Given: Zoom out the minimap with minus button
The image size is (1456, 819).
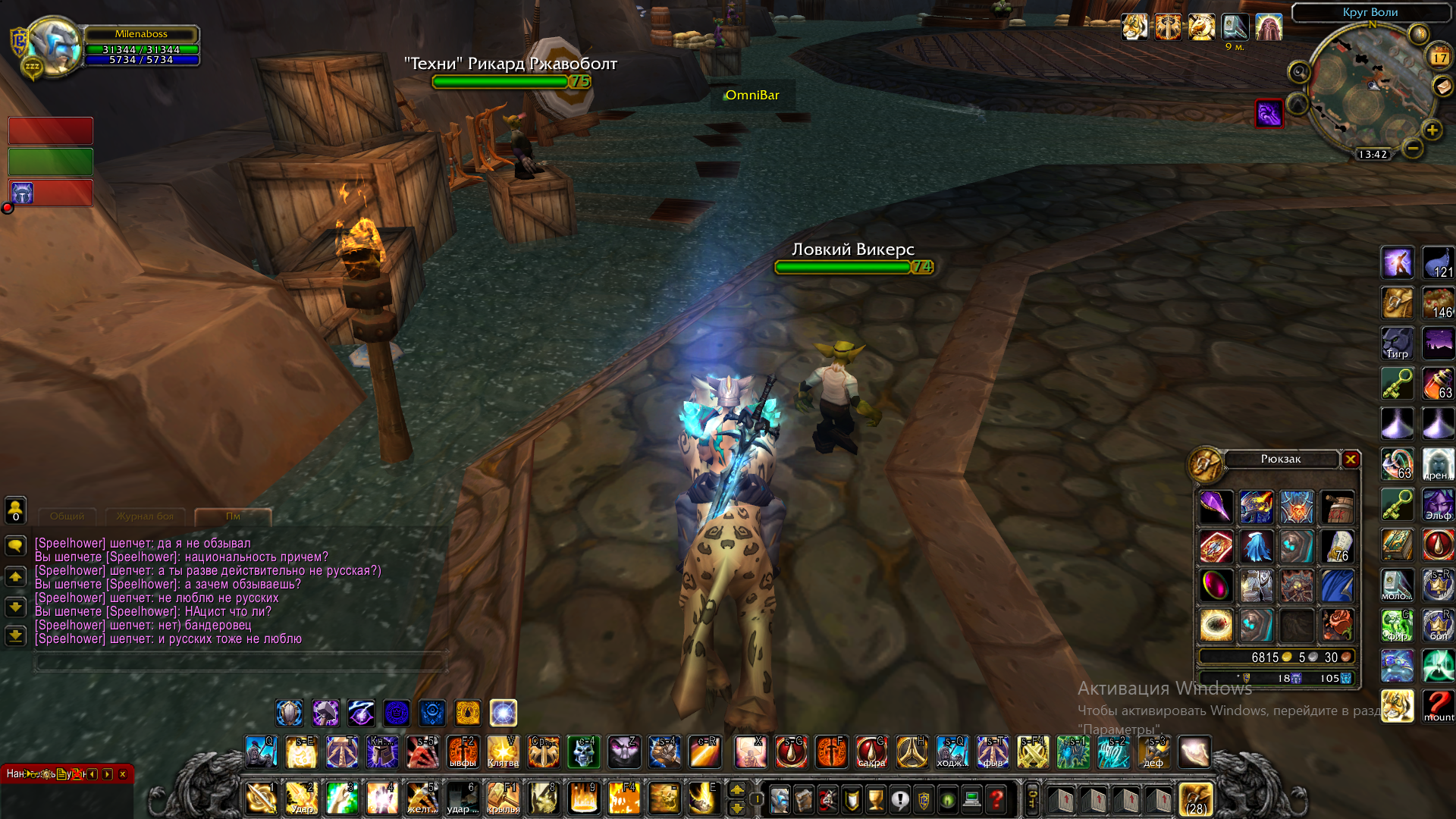Looking at the screenshot, I should coord(1412,149).
